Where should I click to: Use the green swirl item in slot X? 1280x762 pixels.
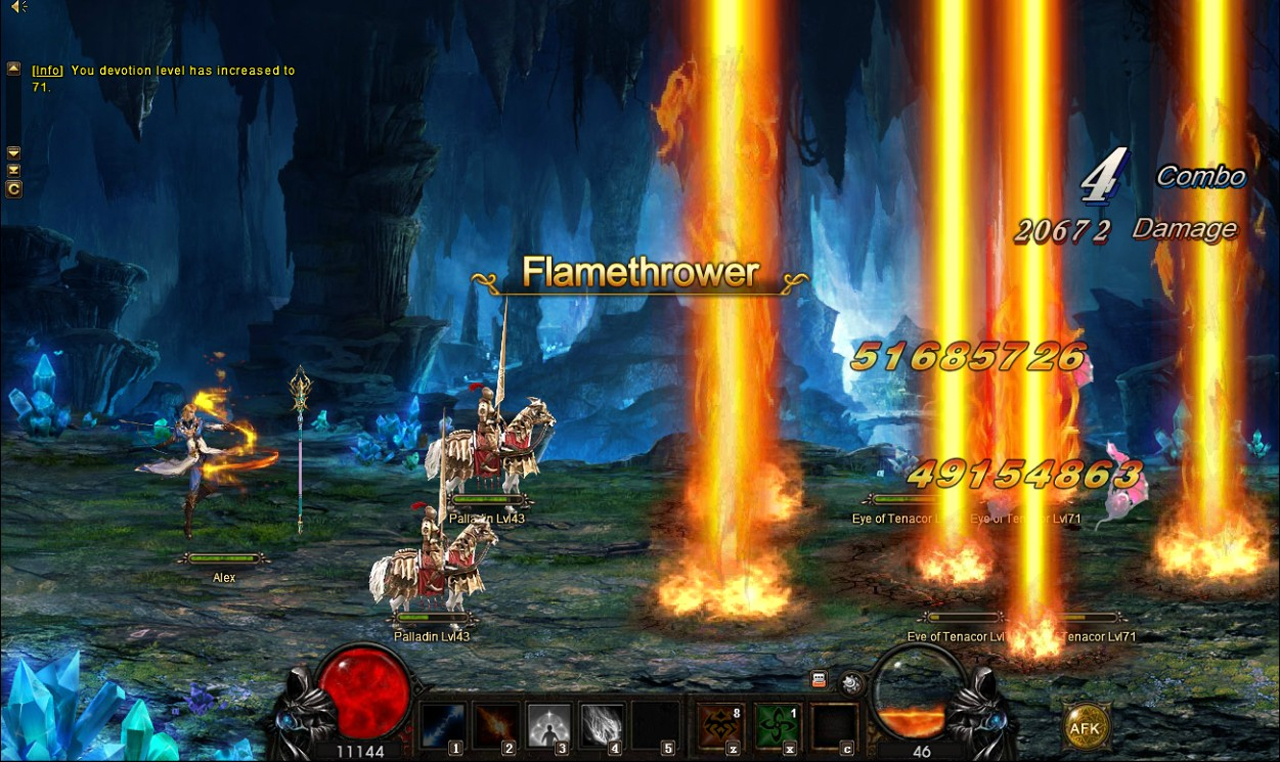tap(776, 725)
